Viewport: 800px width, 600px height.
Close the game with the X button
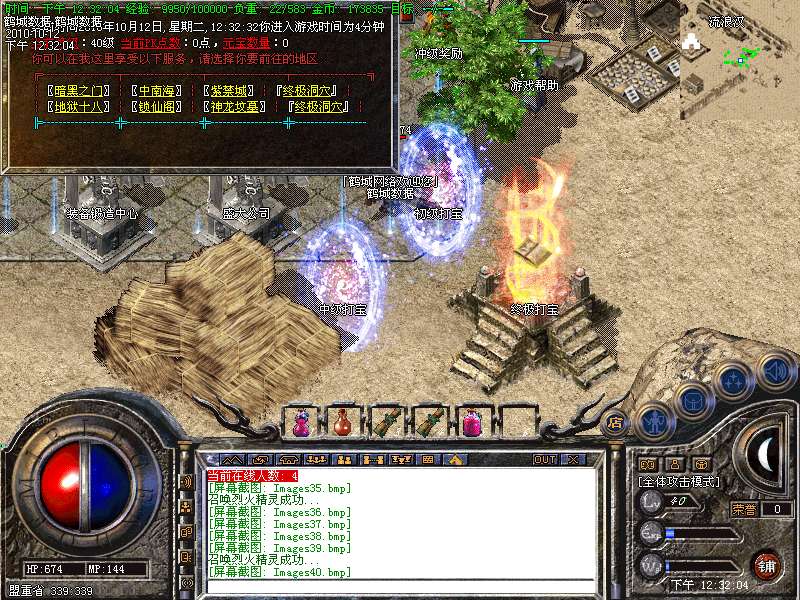coord(574,460)
